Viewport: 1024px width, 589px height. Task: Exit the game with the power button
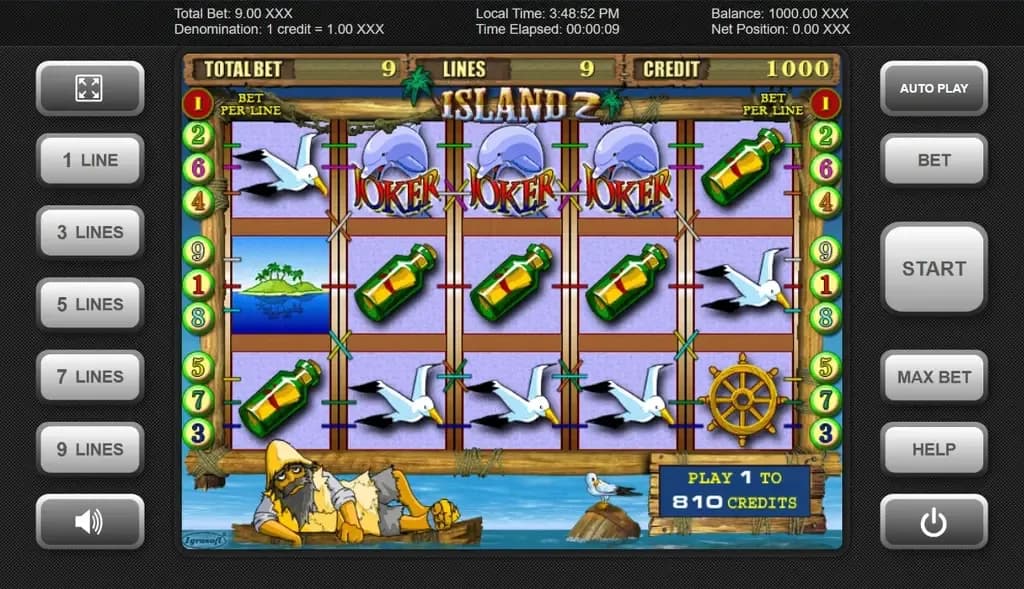pos(933,521)
